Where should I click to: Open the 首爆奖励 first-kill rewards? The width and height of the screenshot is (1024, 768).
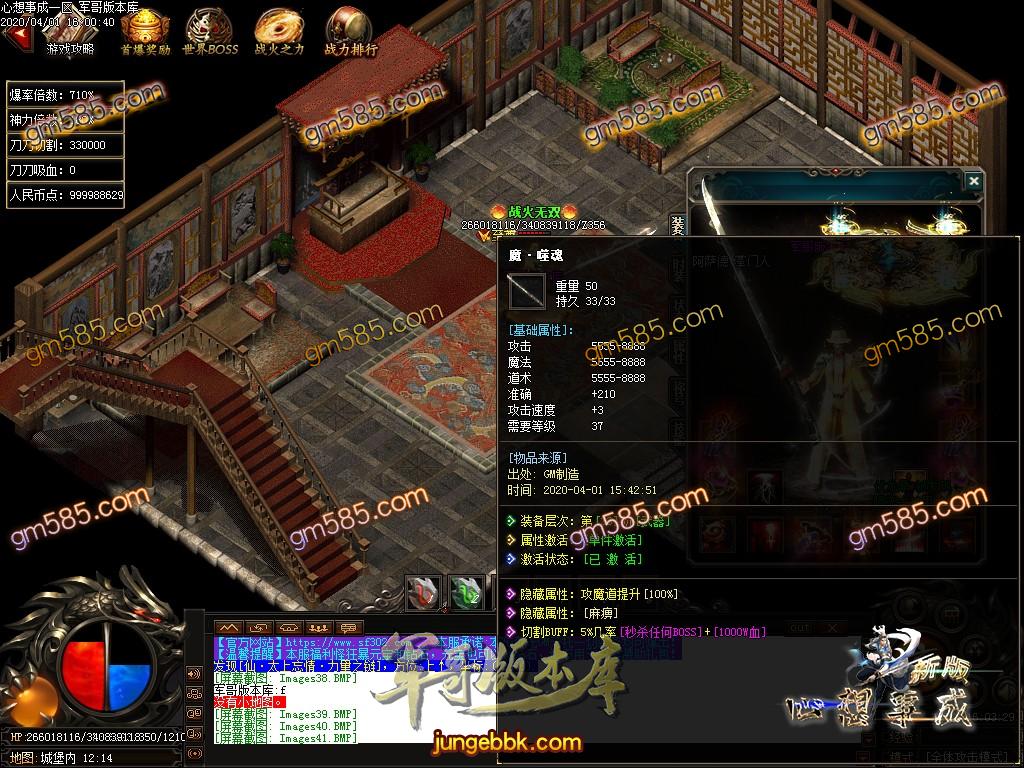pyautogui.click(x=144, y=32)
